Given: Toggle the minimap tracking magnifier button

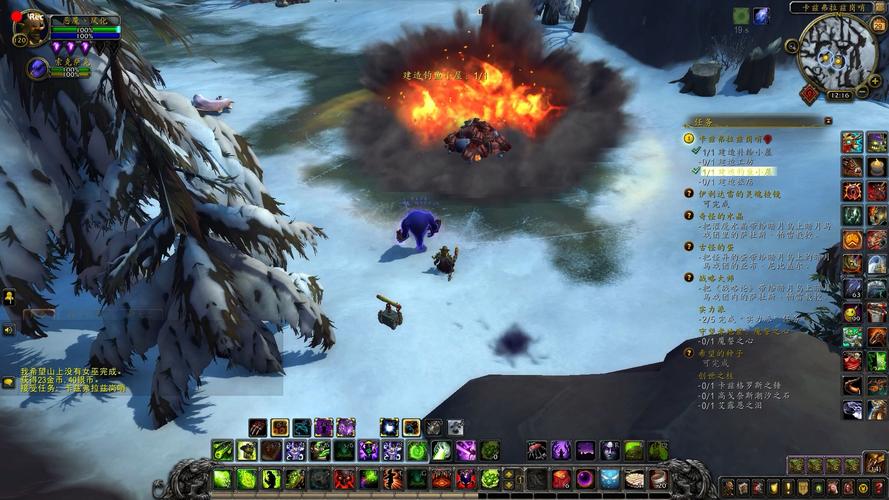Looking at the screenshot, I should (792, 45).
